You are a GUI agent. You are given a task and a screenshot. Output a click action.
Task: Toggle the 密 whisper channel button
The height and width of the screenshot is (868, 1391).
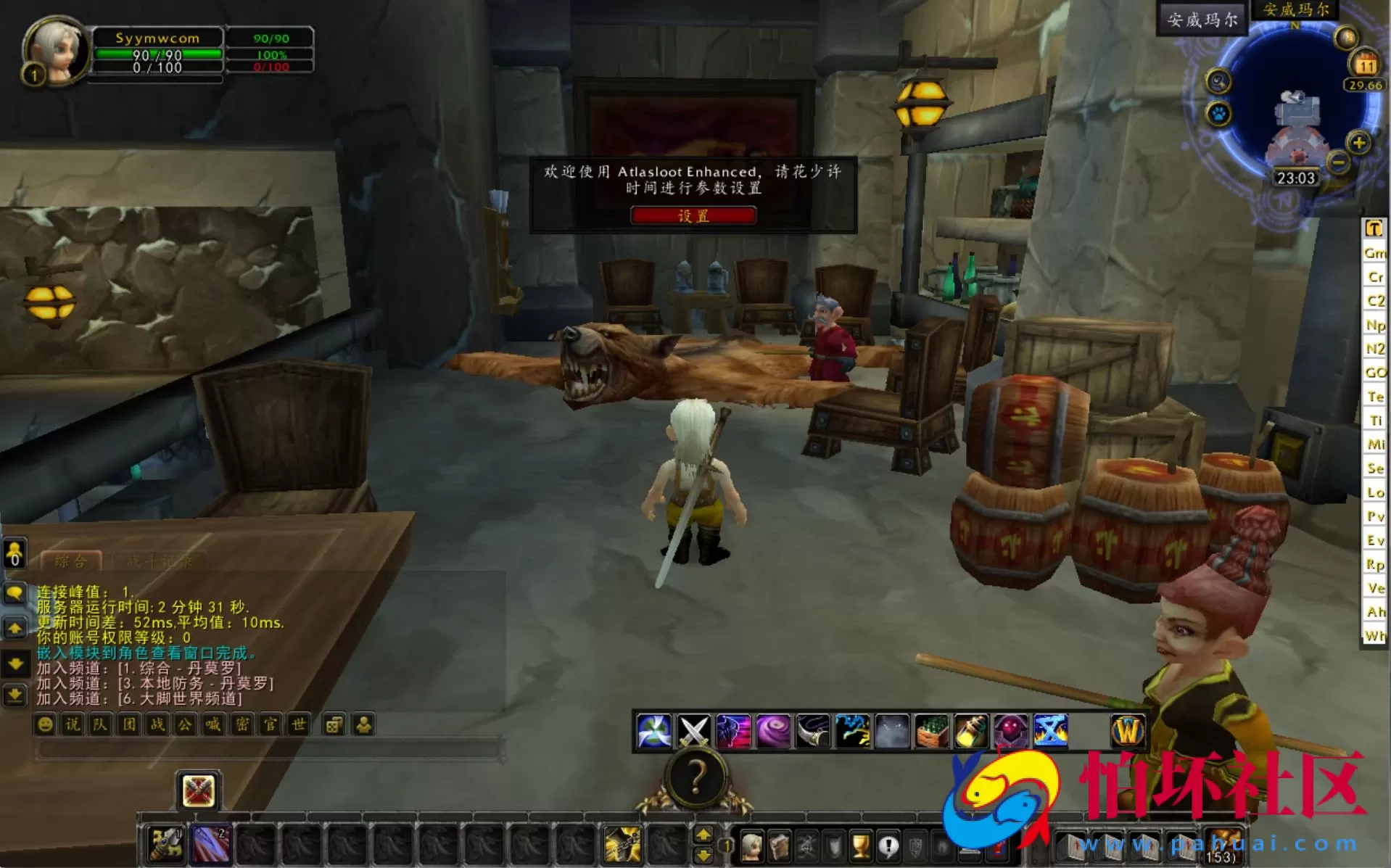[x=243, y=725]
